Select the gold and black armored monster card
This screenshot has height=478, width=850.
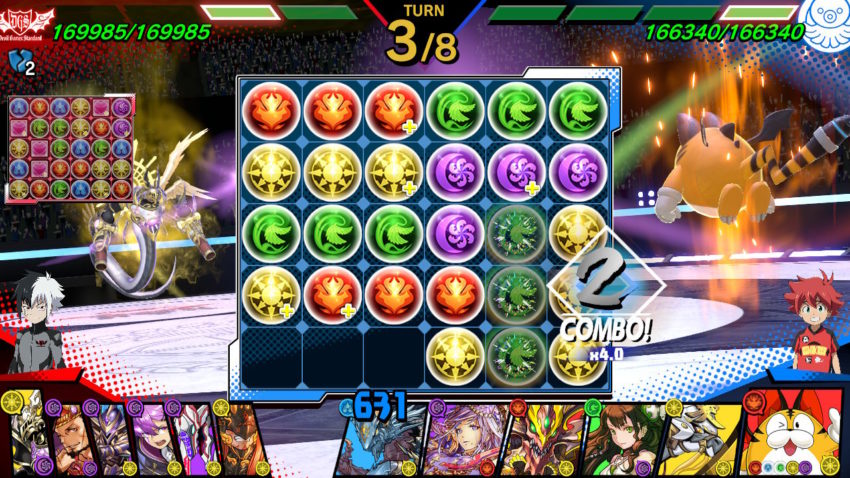point(27,440)
